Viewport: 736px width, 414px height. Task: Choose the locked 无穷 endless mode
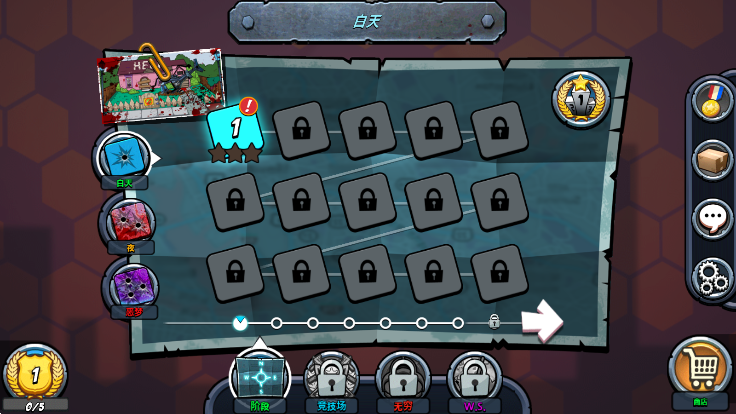[403, 379]
